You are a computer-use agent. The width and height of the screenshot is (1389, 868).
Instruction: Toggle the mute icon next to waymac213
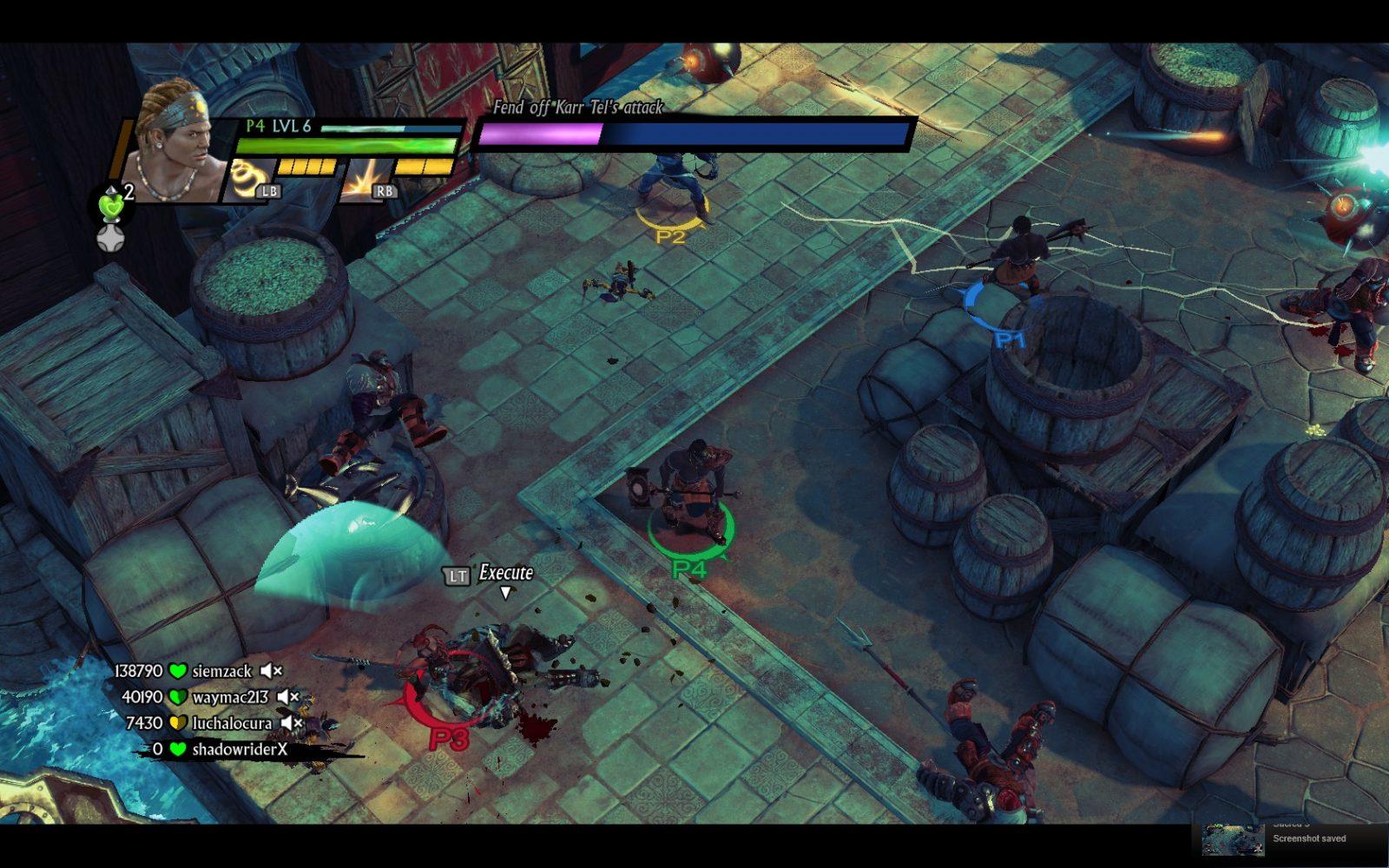click(288, 697)
